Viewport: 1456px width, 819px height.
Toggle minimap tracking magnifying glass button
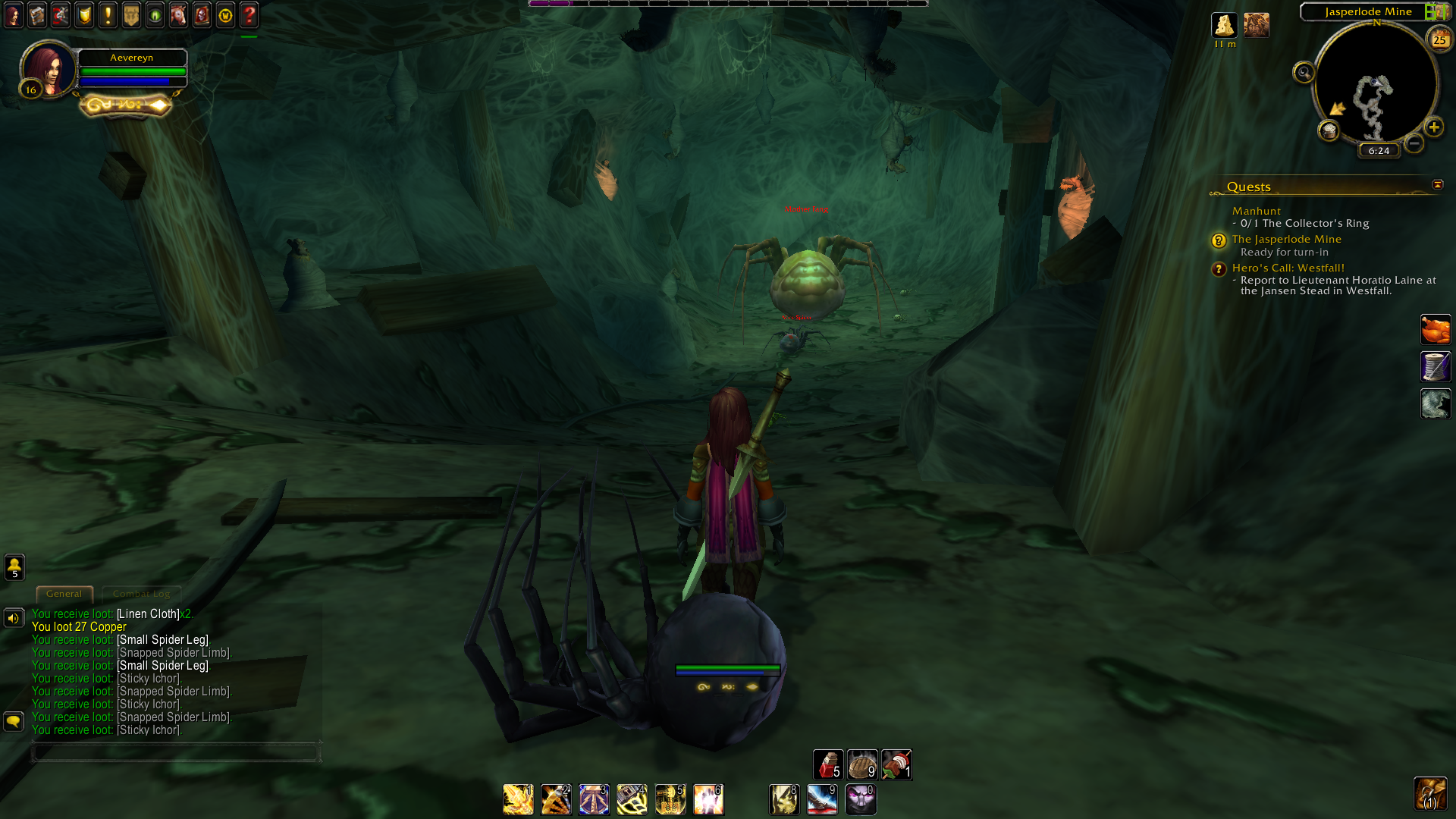1304,73
